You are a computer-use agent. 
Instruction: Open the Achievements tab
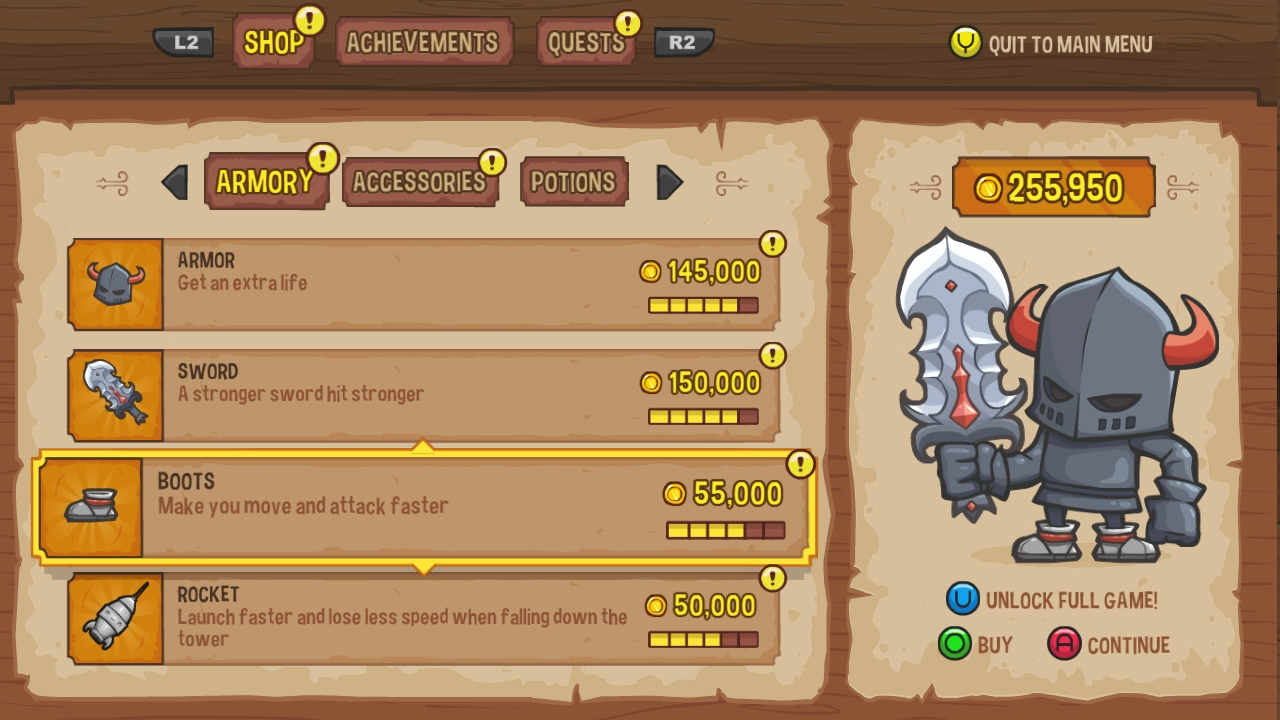(x=423, y=42)
